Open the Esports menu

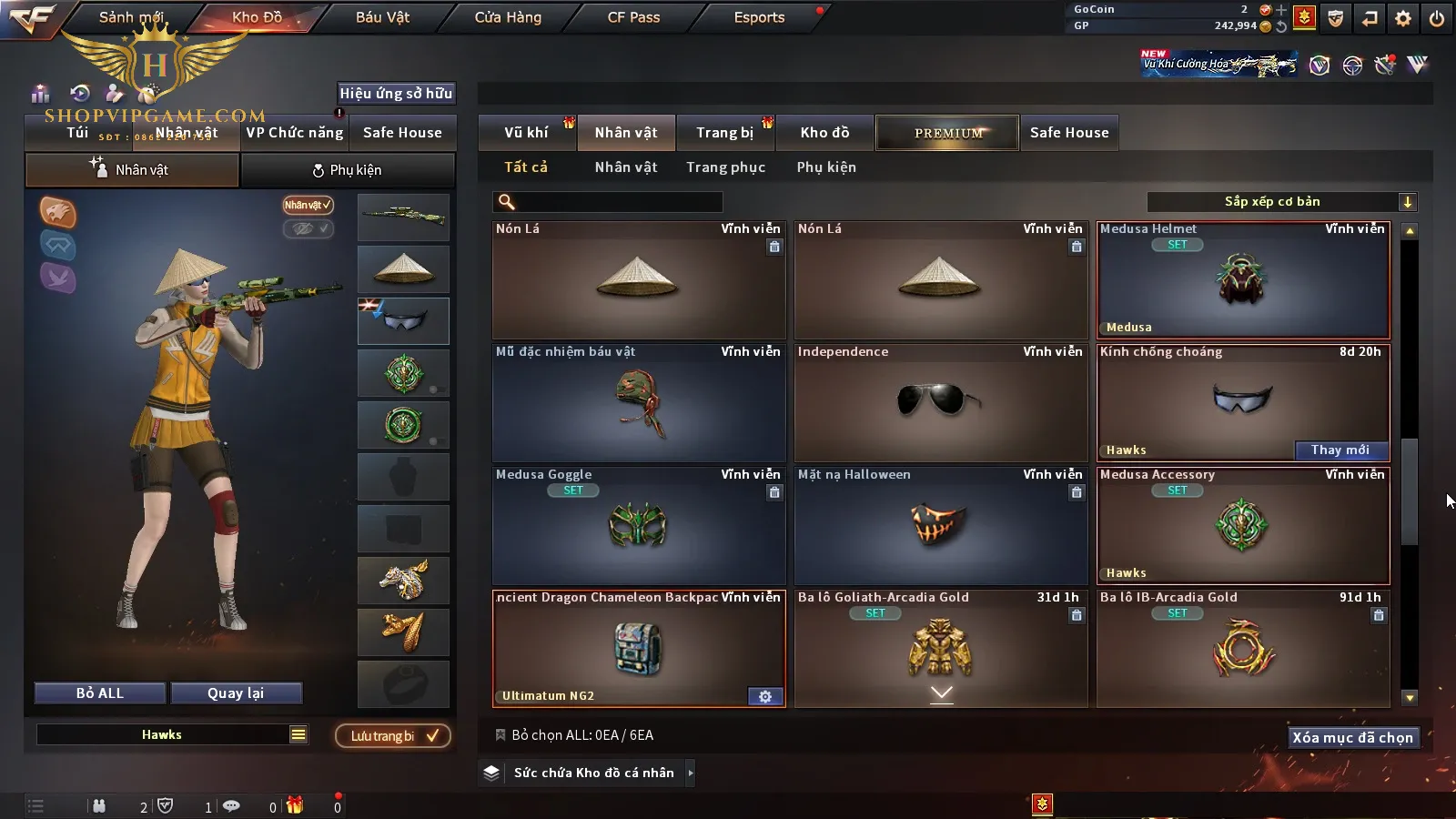click(759, 17)
